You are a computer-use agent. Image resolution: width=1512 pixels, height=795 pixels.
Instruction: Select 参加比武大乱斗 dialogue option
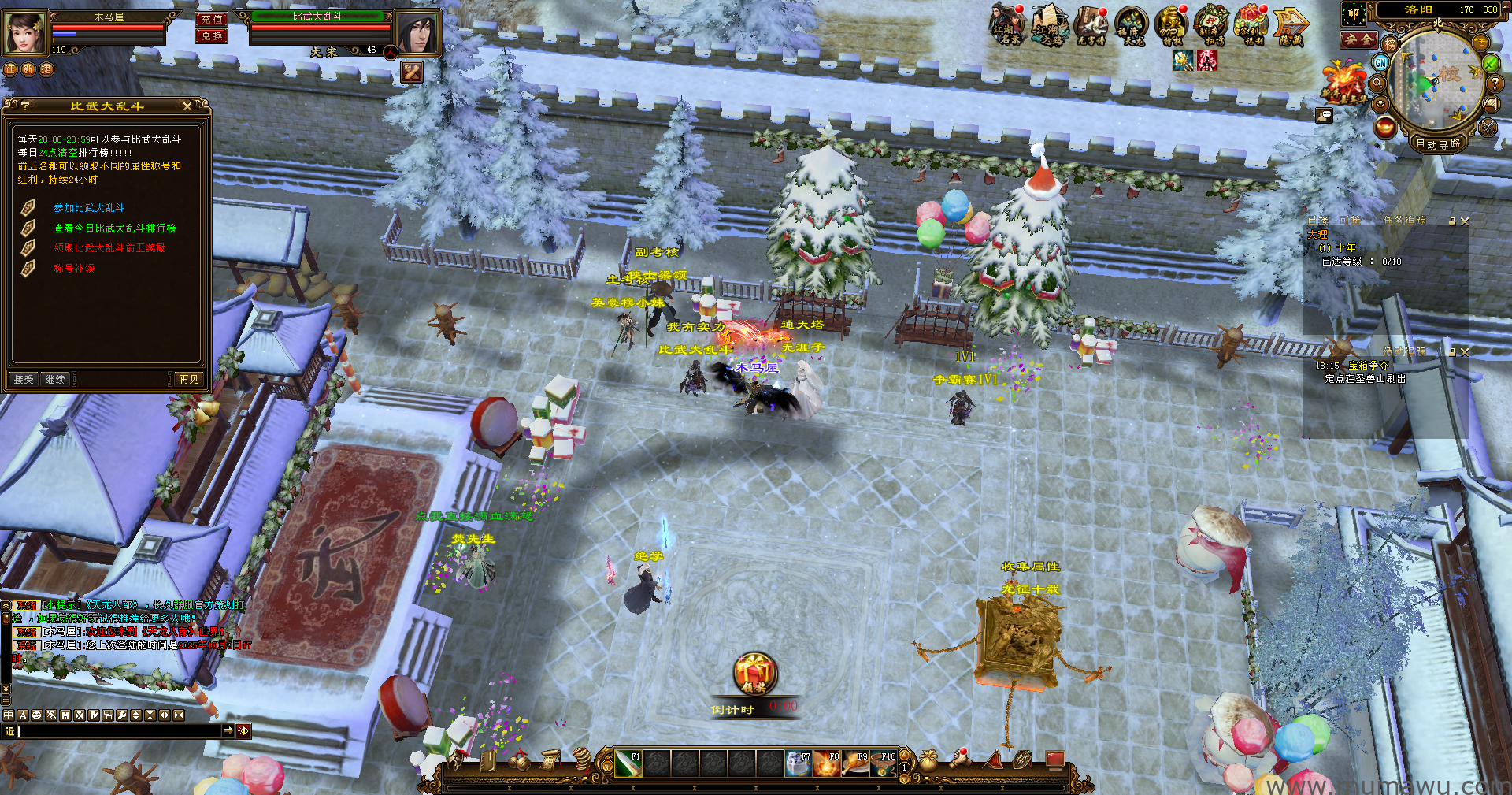point(89,208)
